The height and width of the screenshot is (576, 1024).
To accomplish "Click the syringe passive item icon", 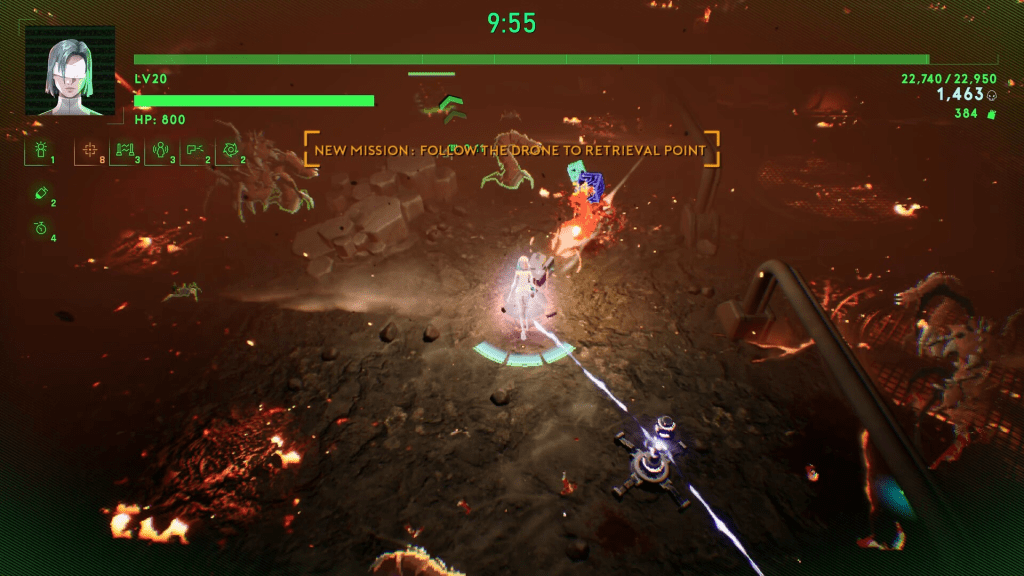I will point(40,194).
